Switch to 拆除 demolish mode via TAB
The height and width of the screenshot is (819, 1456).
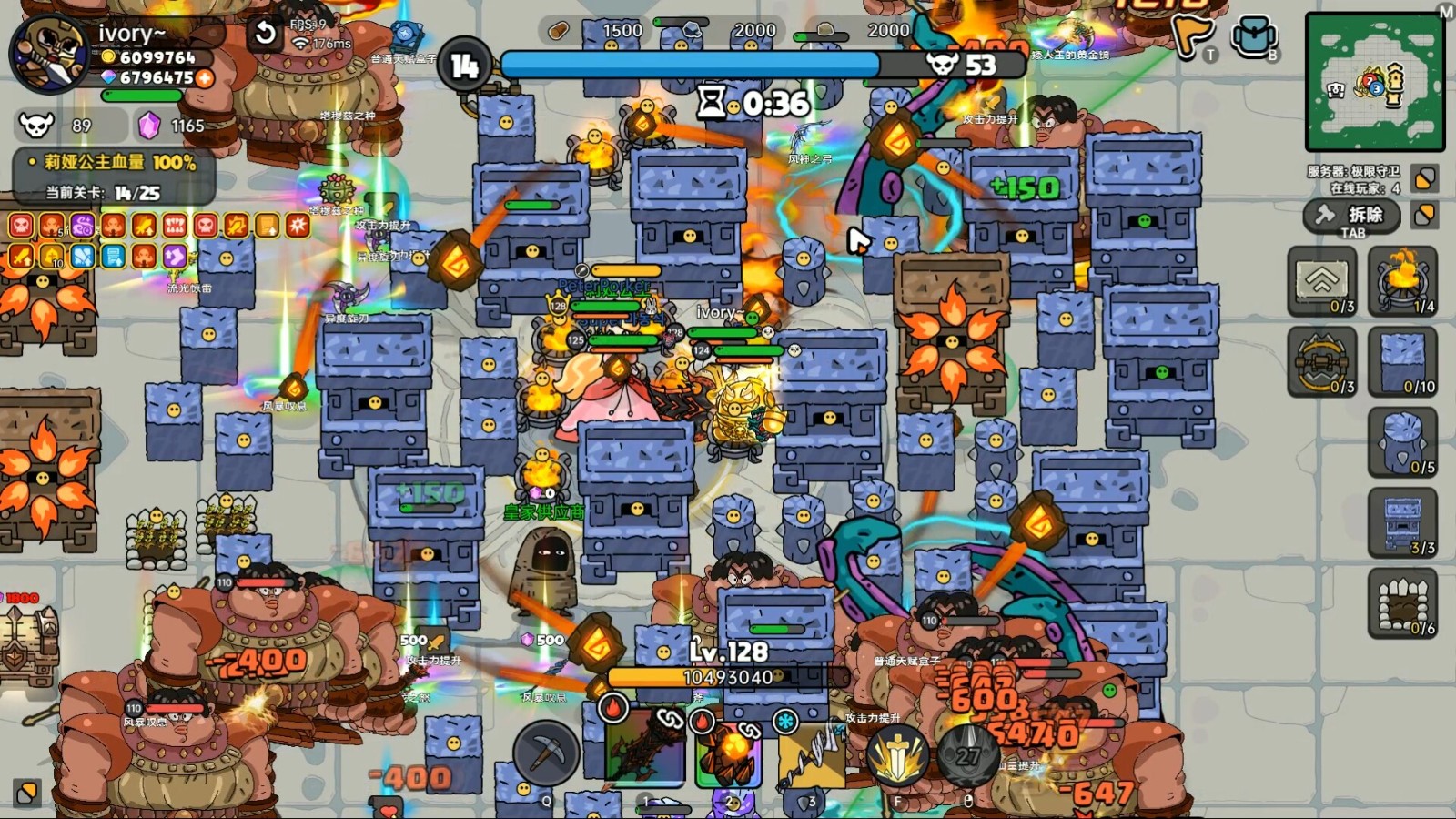point(1351,217)
